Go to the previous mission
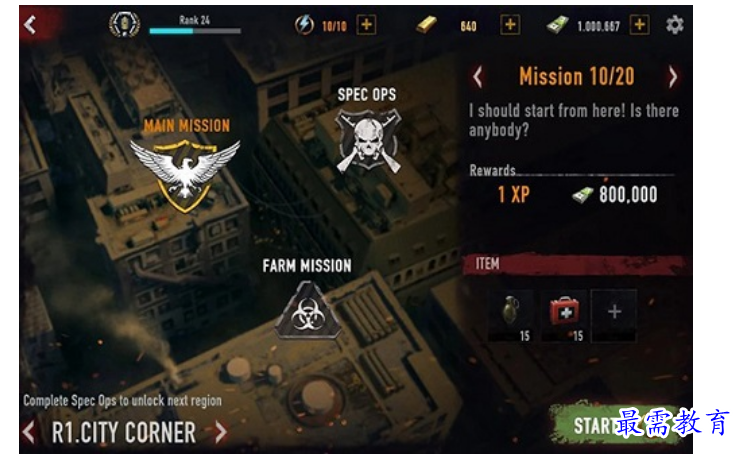 pos(478,77)
